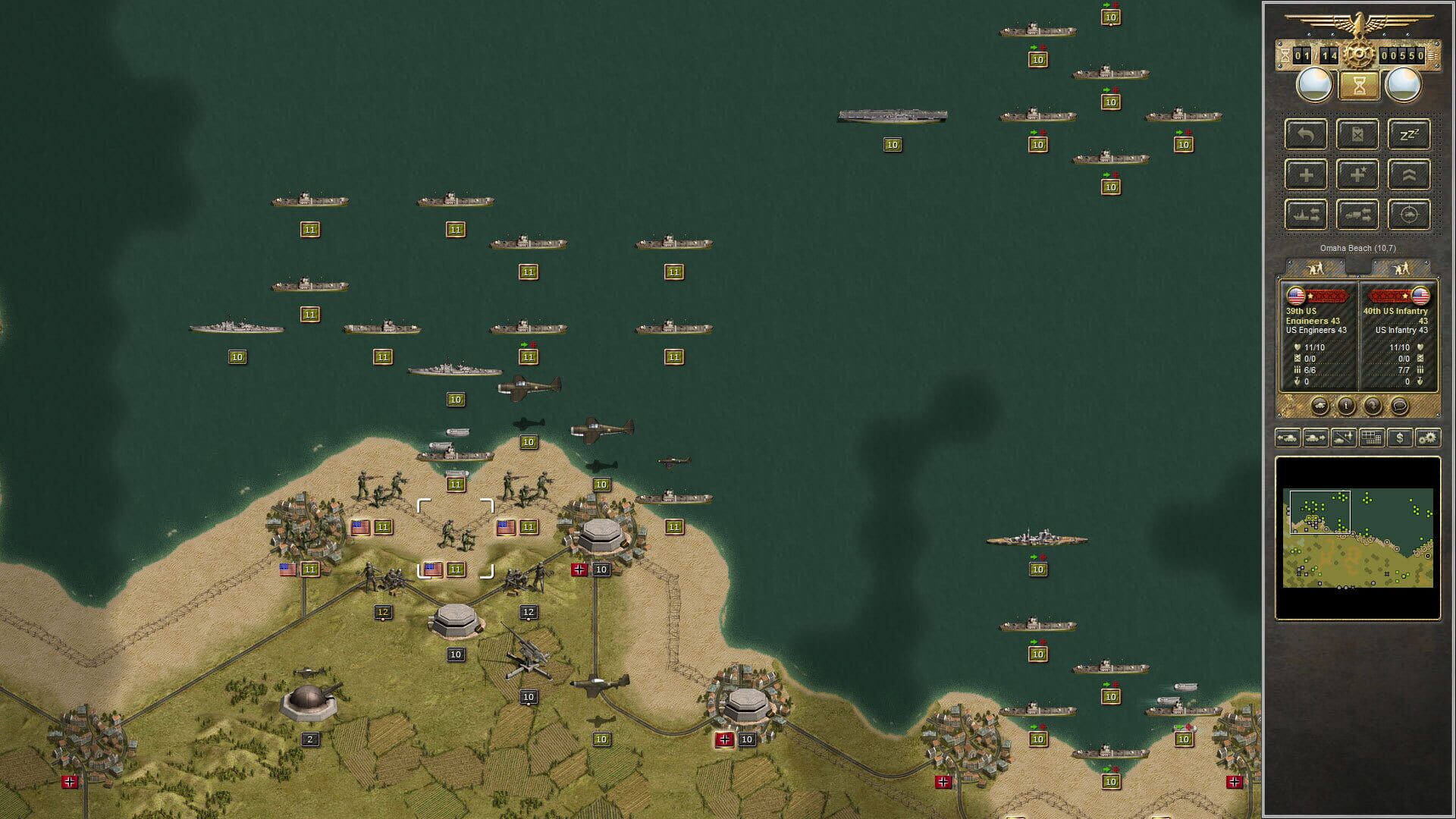The width and height of the screenshot is (1456, 819).
Task: Click the prestige counter showing 00550
Action: [x=1401, y=55]
